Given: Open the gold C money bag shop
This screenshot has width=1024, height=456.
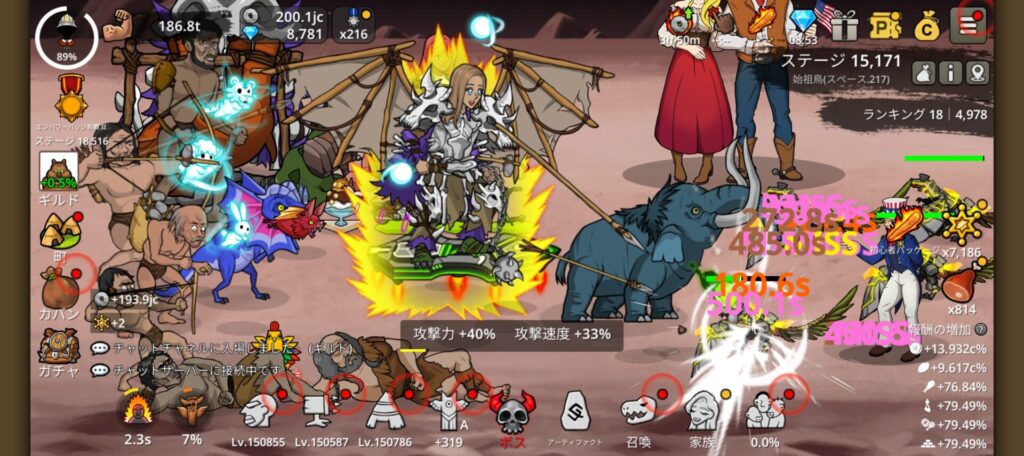Looking at the screenshot, I should coord(927,24).
